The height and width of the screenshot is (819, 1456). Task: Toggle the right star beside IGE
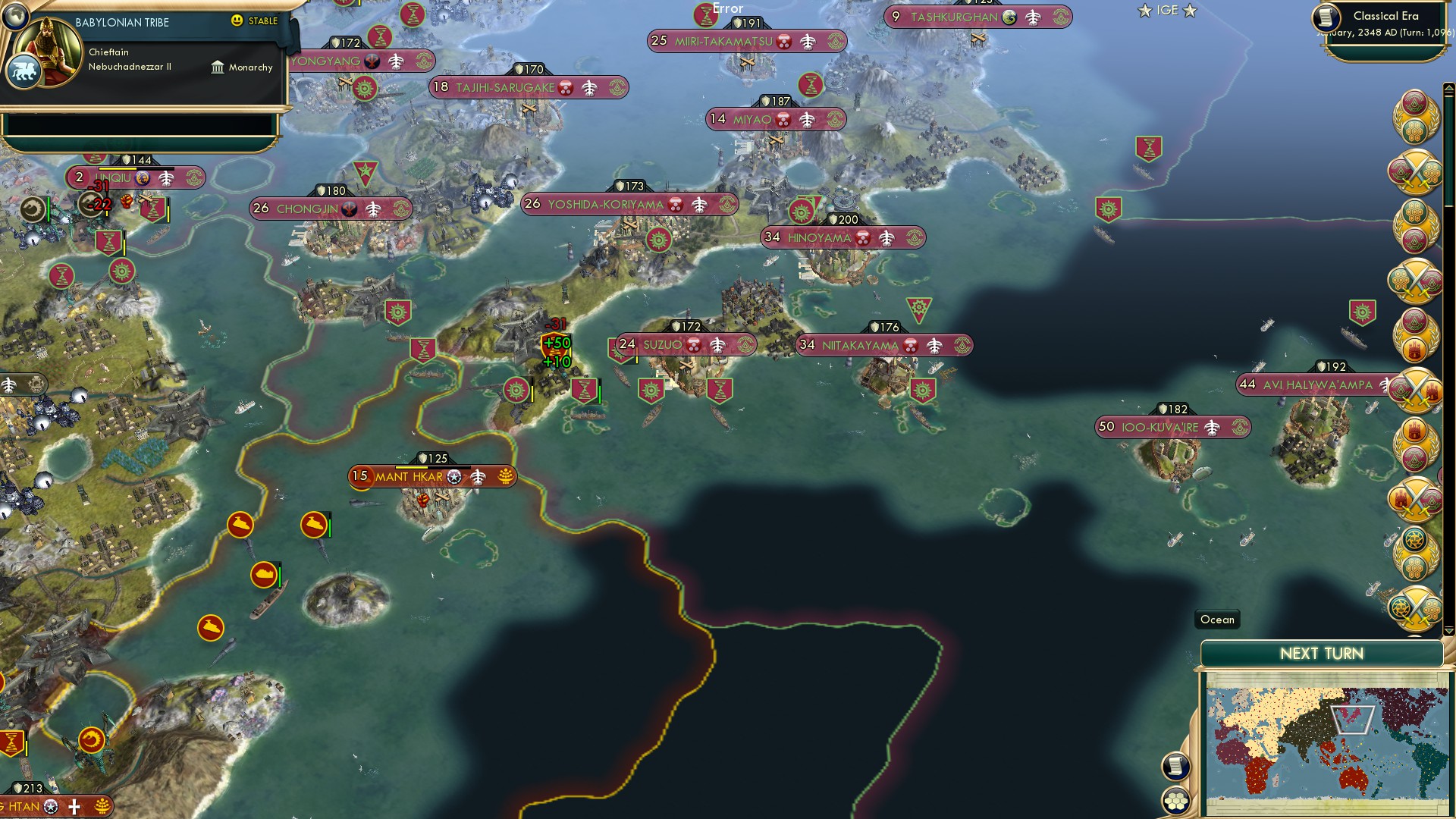(1189, 11)
